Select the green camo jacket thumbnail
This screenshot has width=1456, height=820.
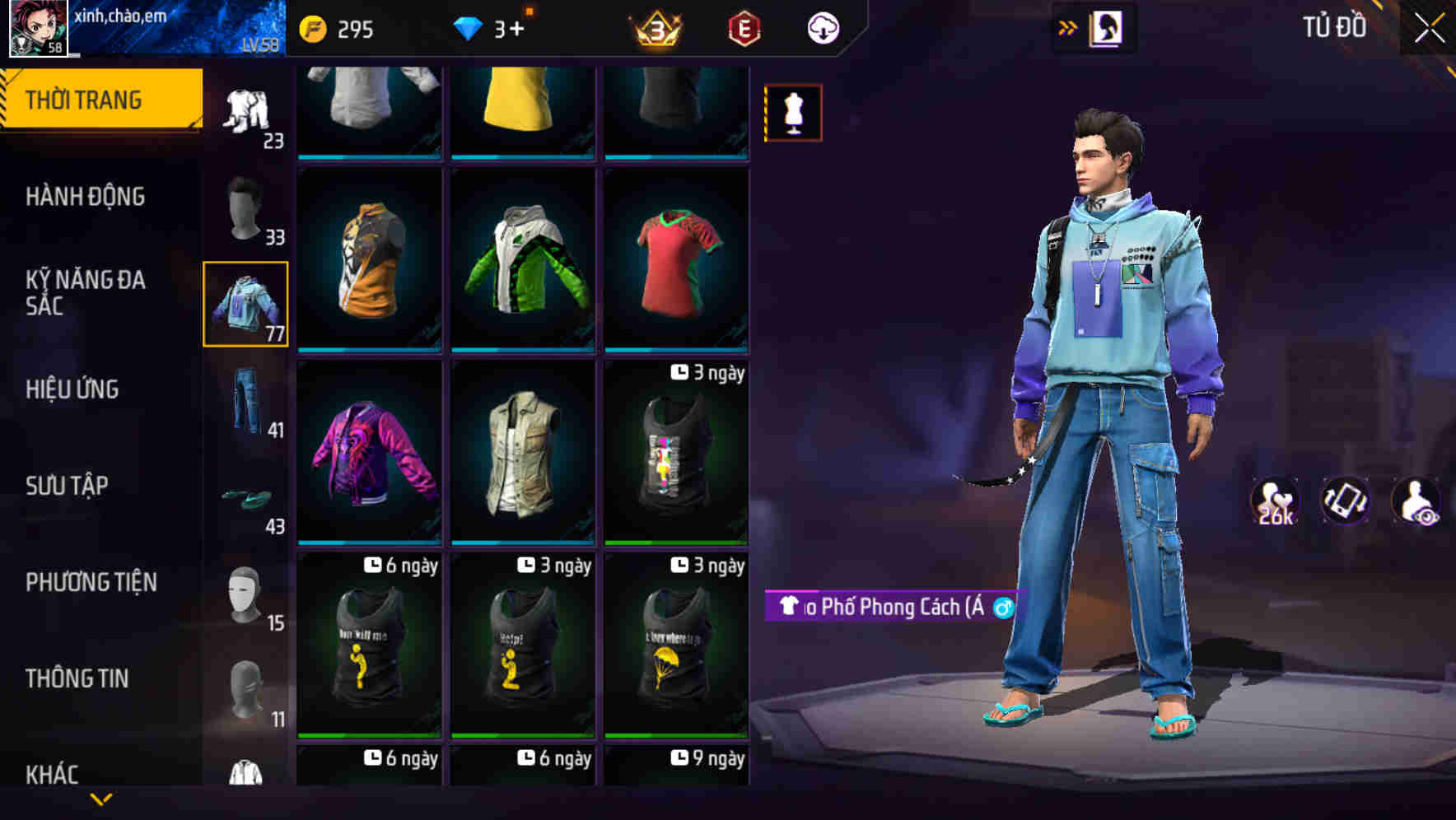click(x=521, y=262)
